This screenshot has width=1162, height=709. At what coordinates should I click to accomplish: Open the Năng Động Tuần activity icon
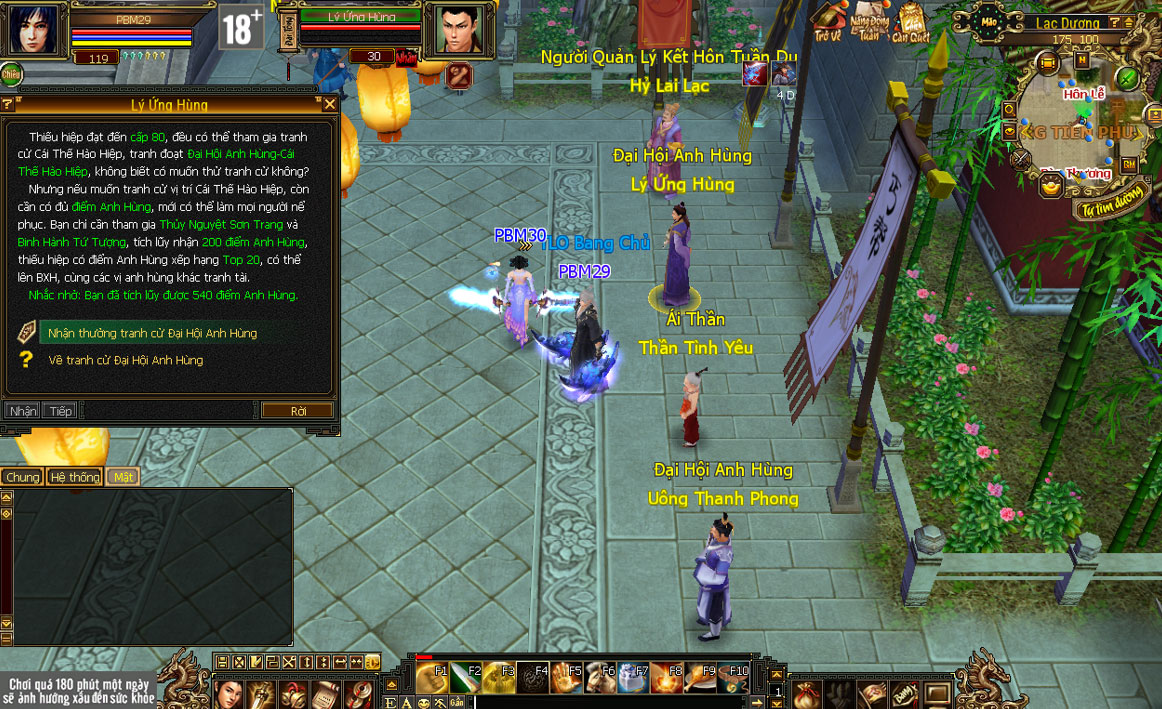(869, 20)
